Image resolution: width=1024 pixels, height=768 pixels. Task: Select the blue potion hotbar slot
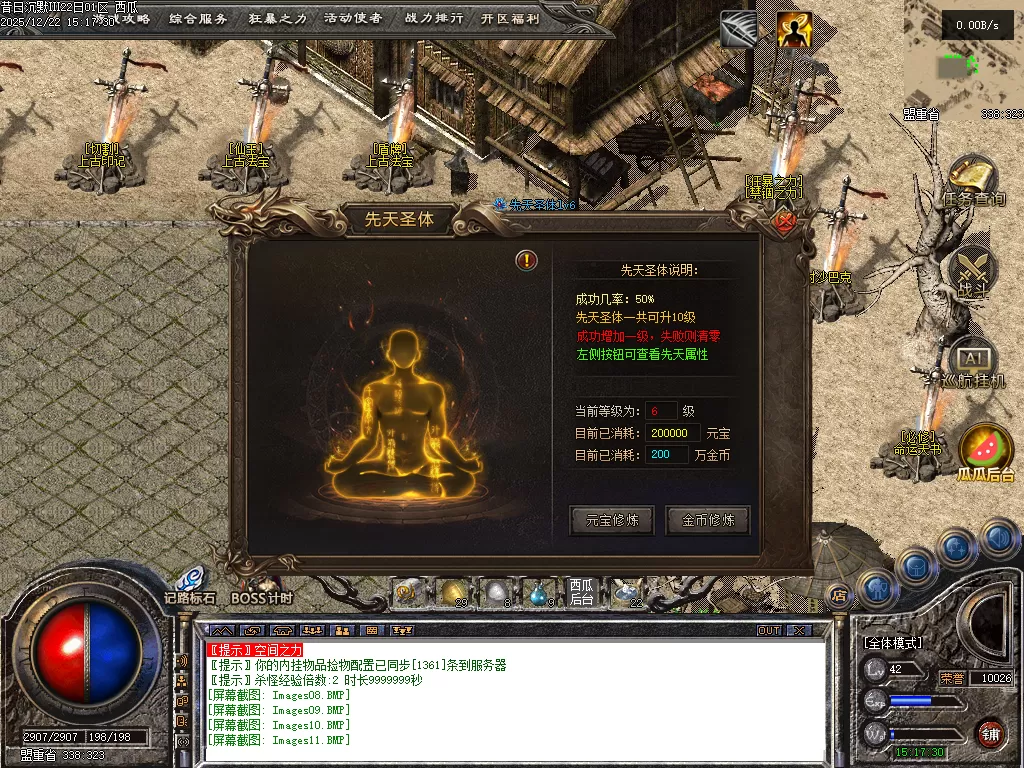pyautogui.click(x=540, y=593)
